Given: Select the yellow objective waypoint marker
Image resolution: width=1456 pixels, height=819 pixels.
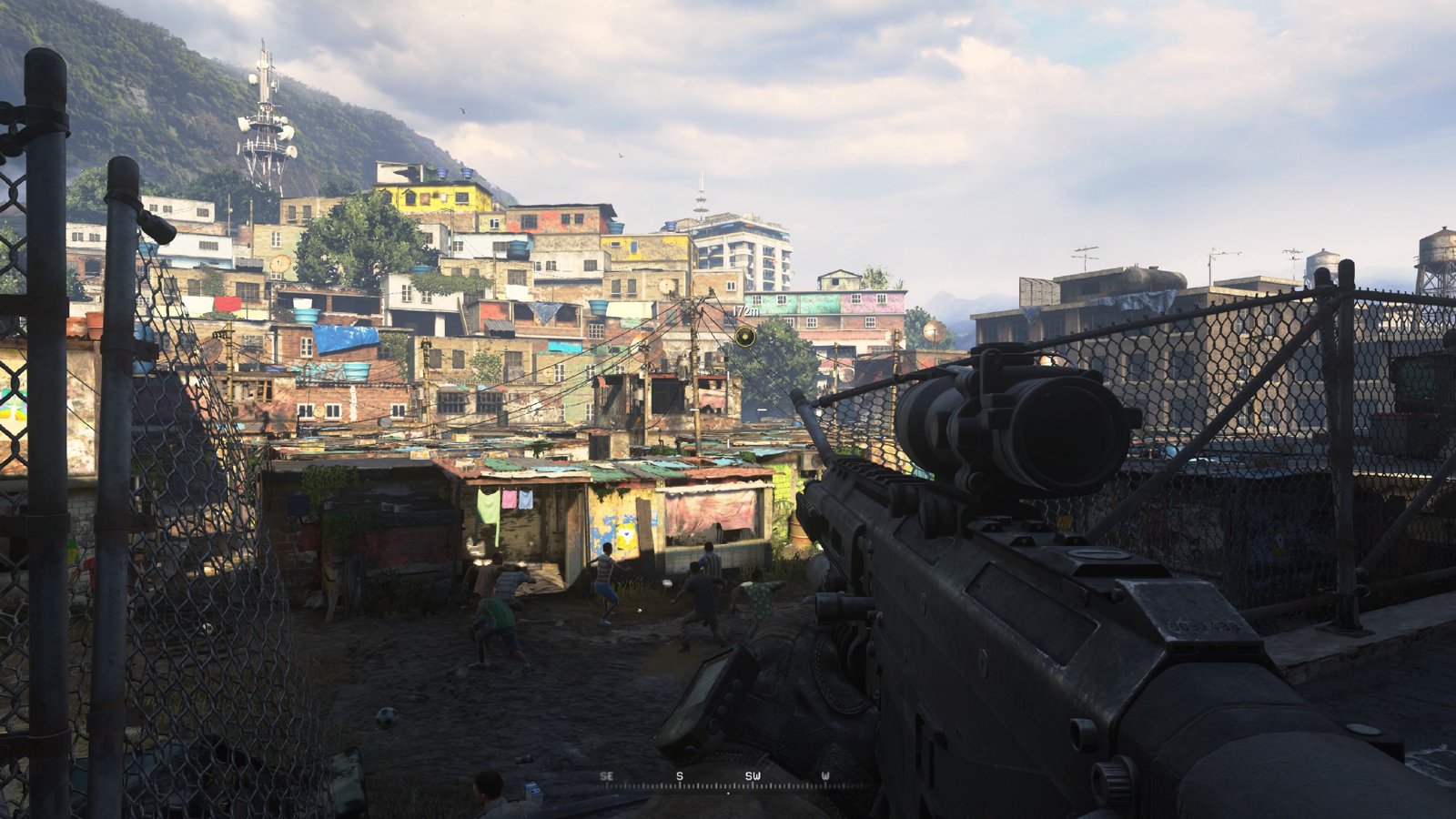Looking at the screenshot, I should [x=744, y=338].
